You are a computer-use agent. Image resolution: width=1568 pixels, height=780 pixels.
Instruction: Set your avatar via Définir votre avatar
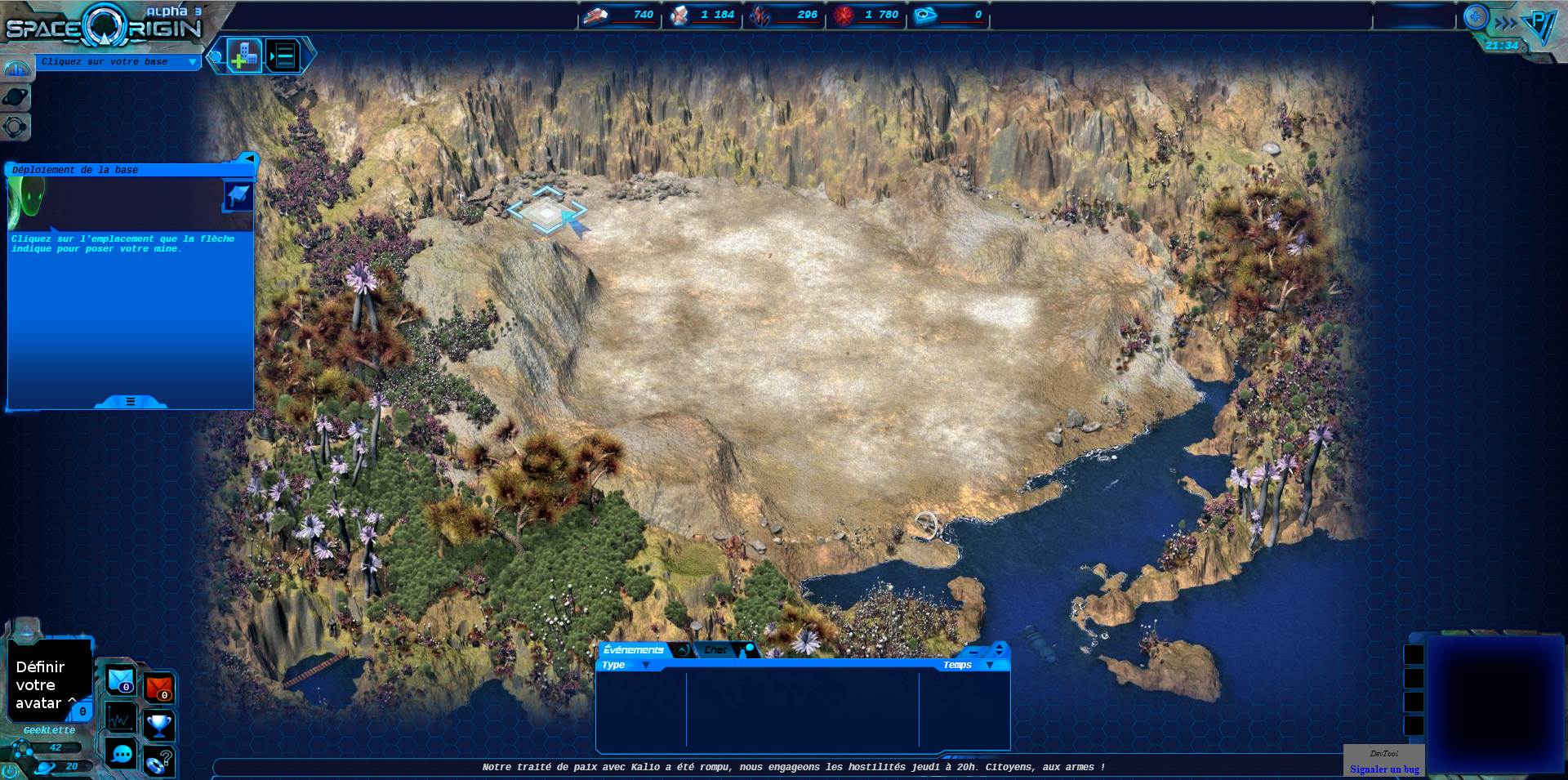(x=39, y=685)
